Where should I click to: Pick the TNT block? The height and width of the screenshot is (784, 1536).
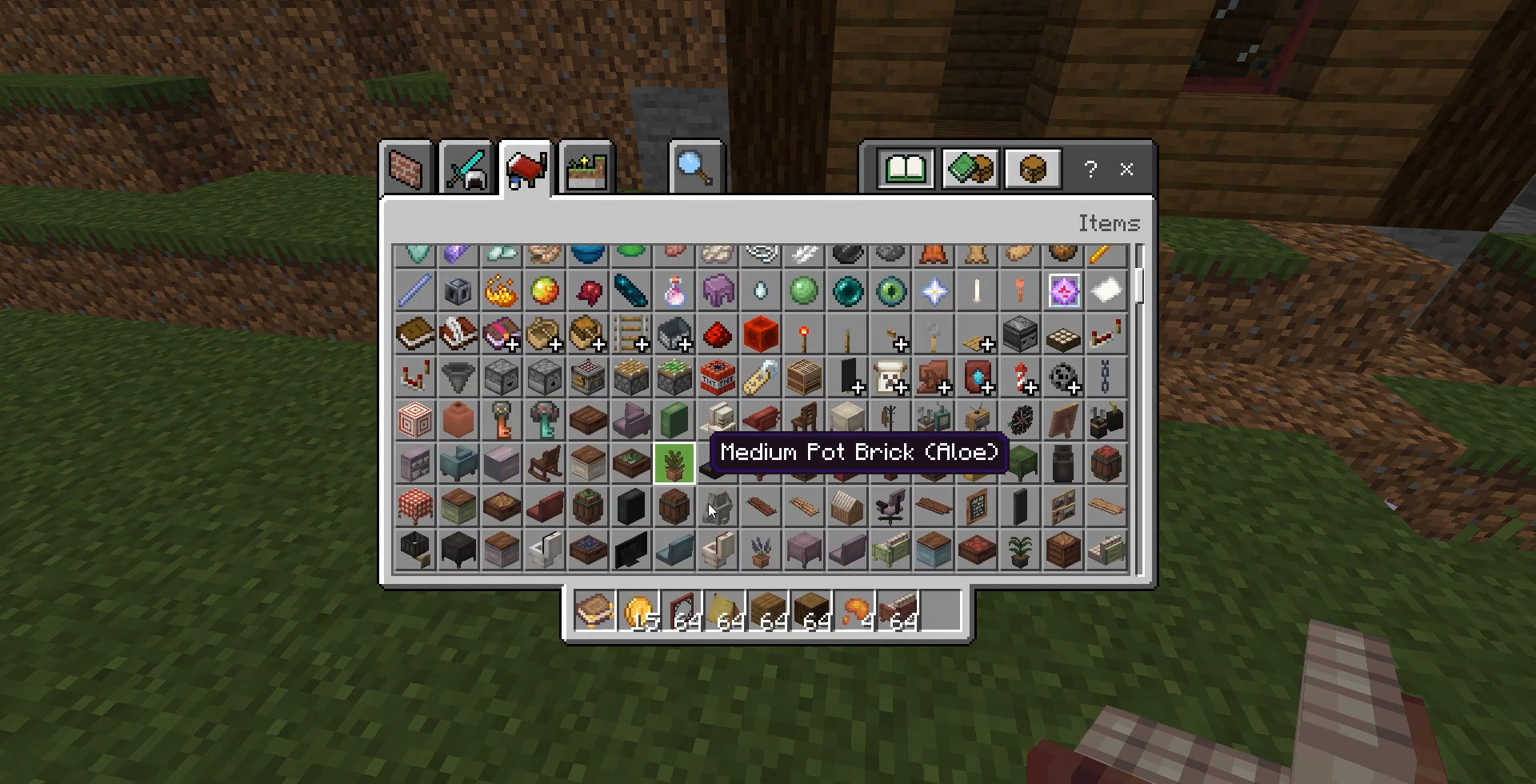(x=718, y=378)
